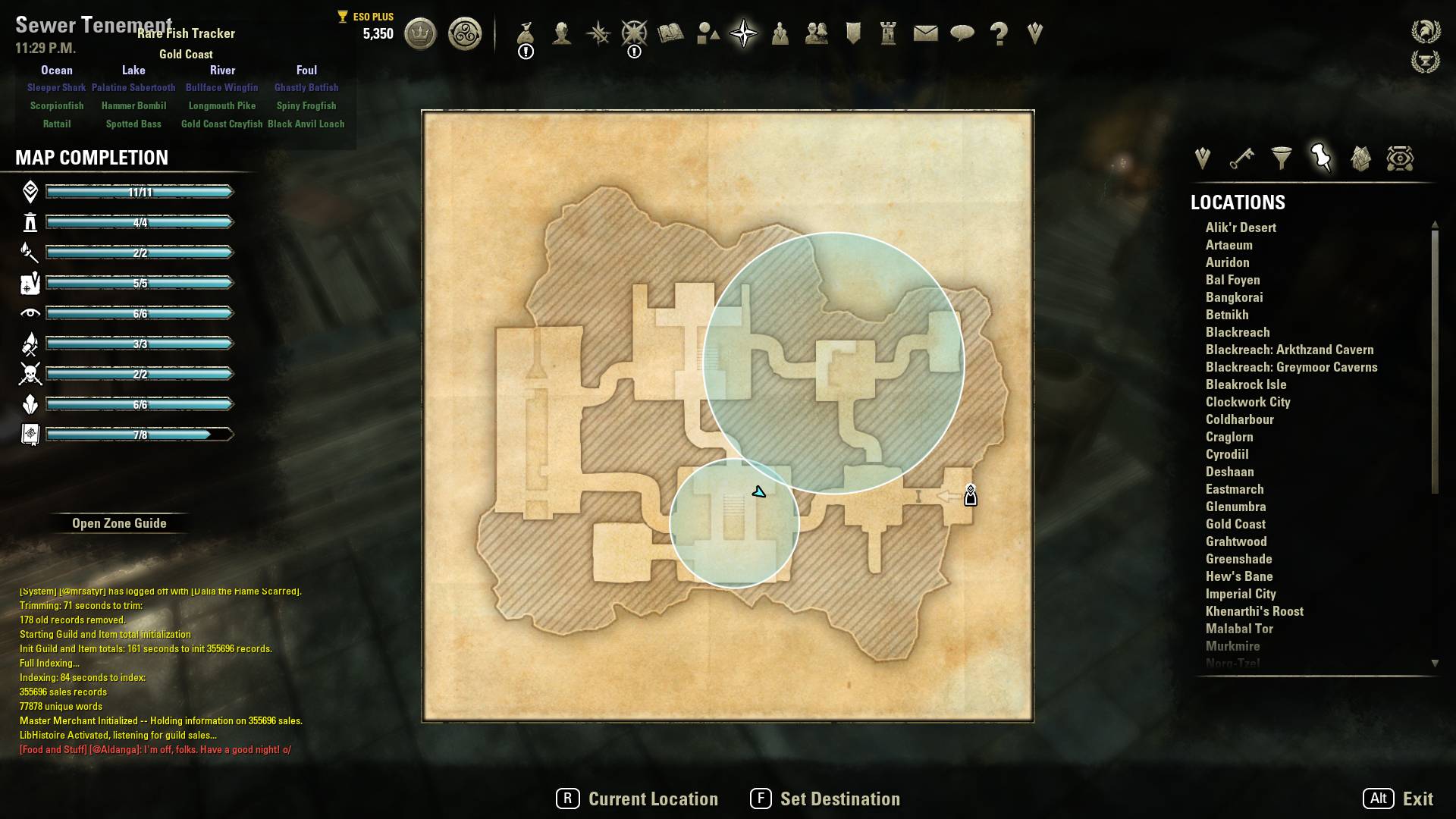Image resolution: width=1456 pixels, height=819 pixels.
Task: Choose Blackreach: Greymoor Caverns entry
Action: (x=1291, y=367)
